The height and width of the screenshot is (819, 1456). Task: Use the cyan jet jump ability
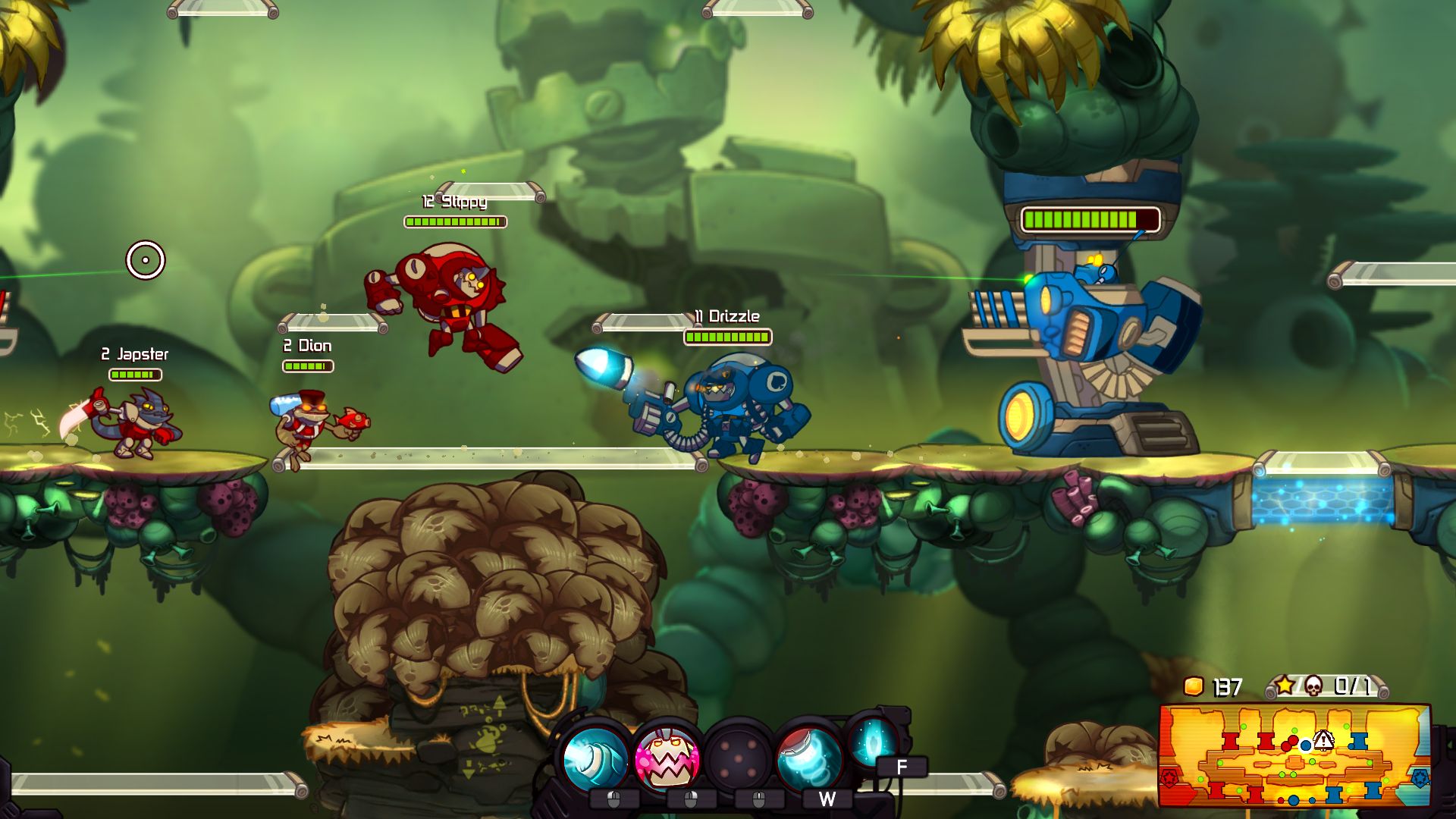pos(808,758)
